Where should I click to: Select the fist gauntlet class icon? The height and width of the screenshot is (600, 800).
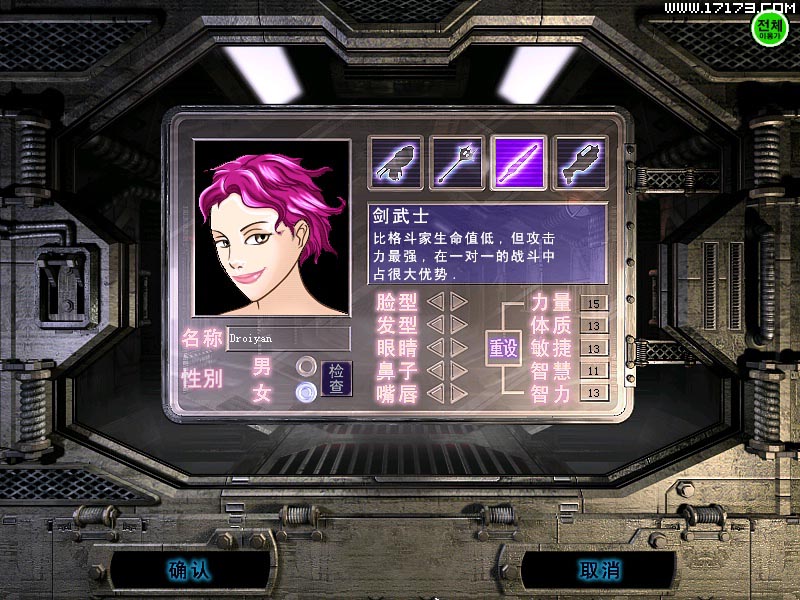[x=396, y=163]
